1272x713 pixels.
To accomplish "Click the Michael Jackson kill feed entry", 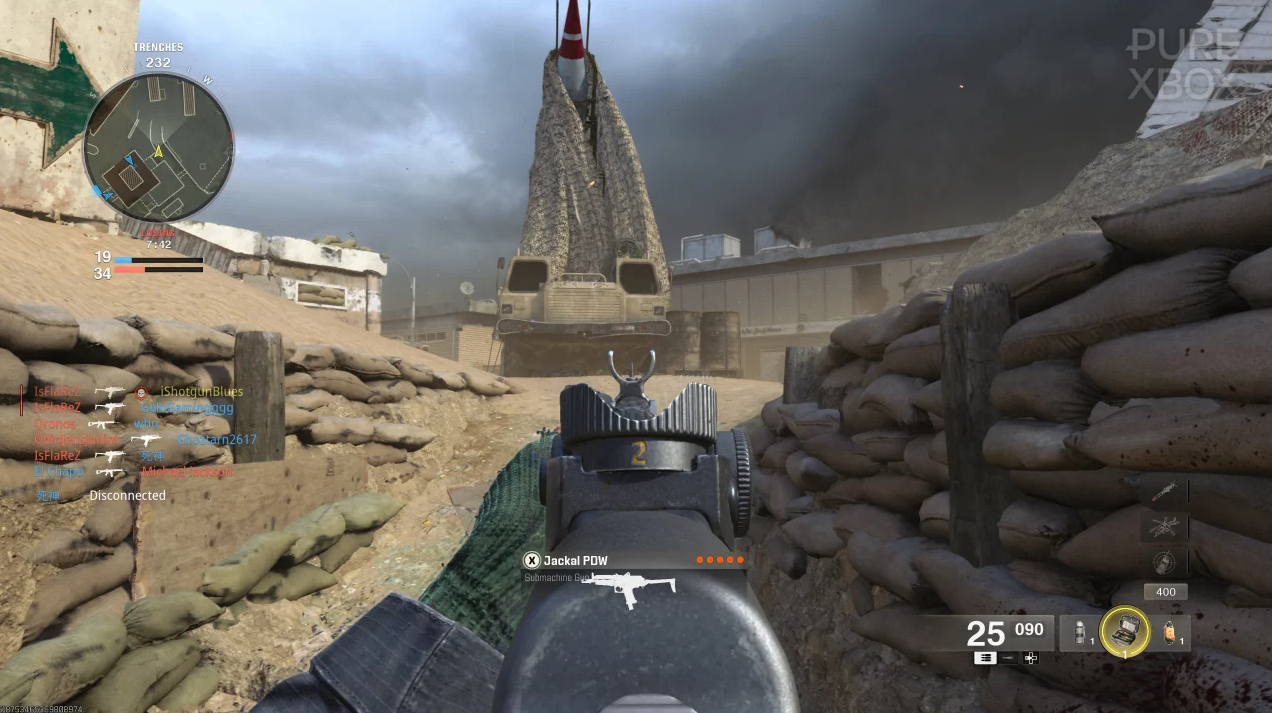I will [x=186, y=472].
